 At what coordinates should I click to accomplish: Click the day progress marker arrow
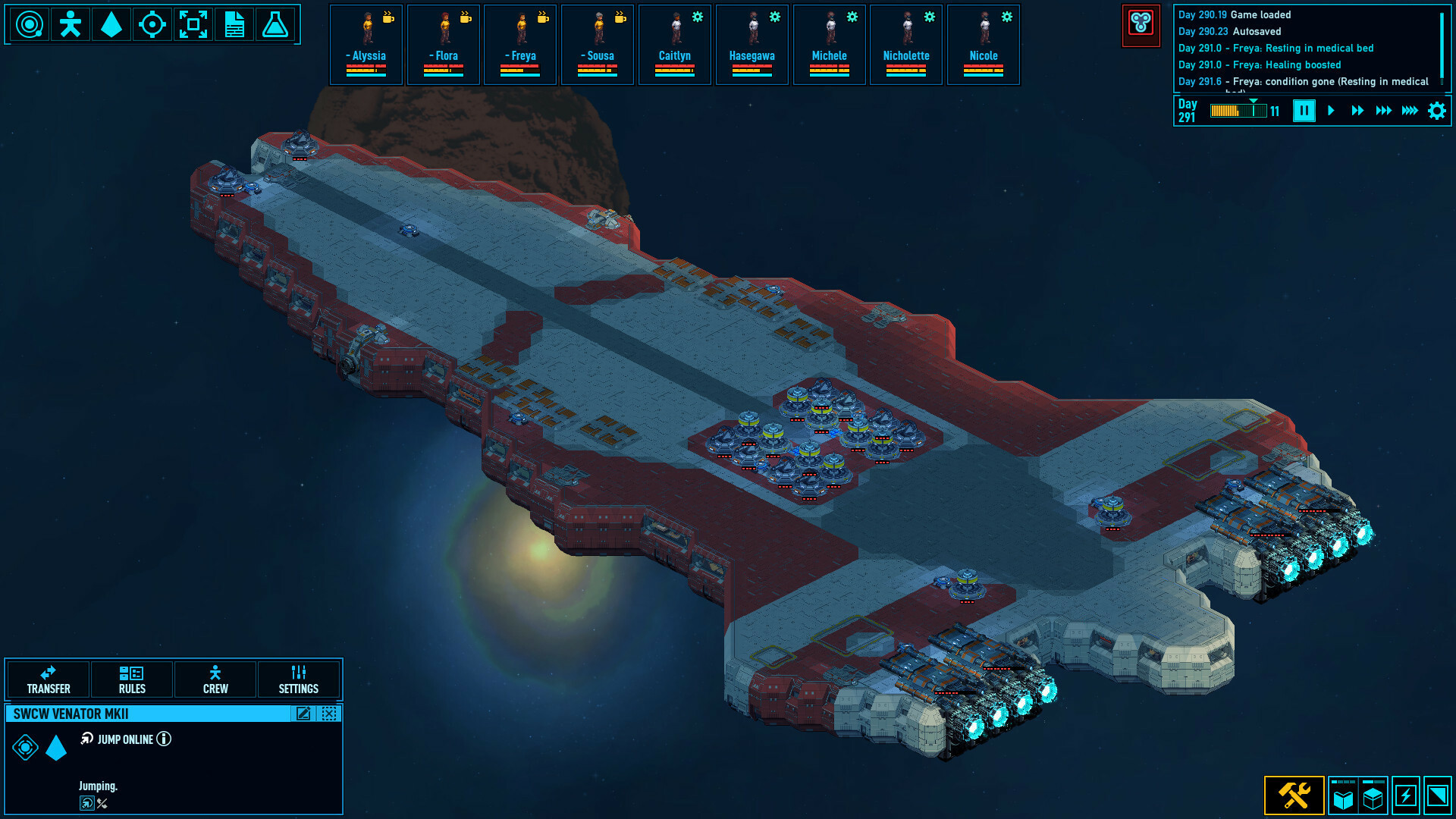click(1254, 99)
